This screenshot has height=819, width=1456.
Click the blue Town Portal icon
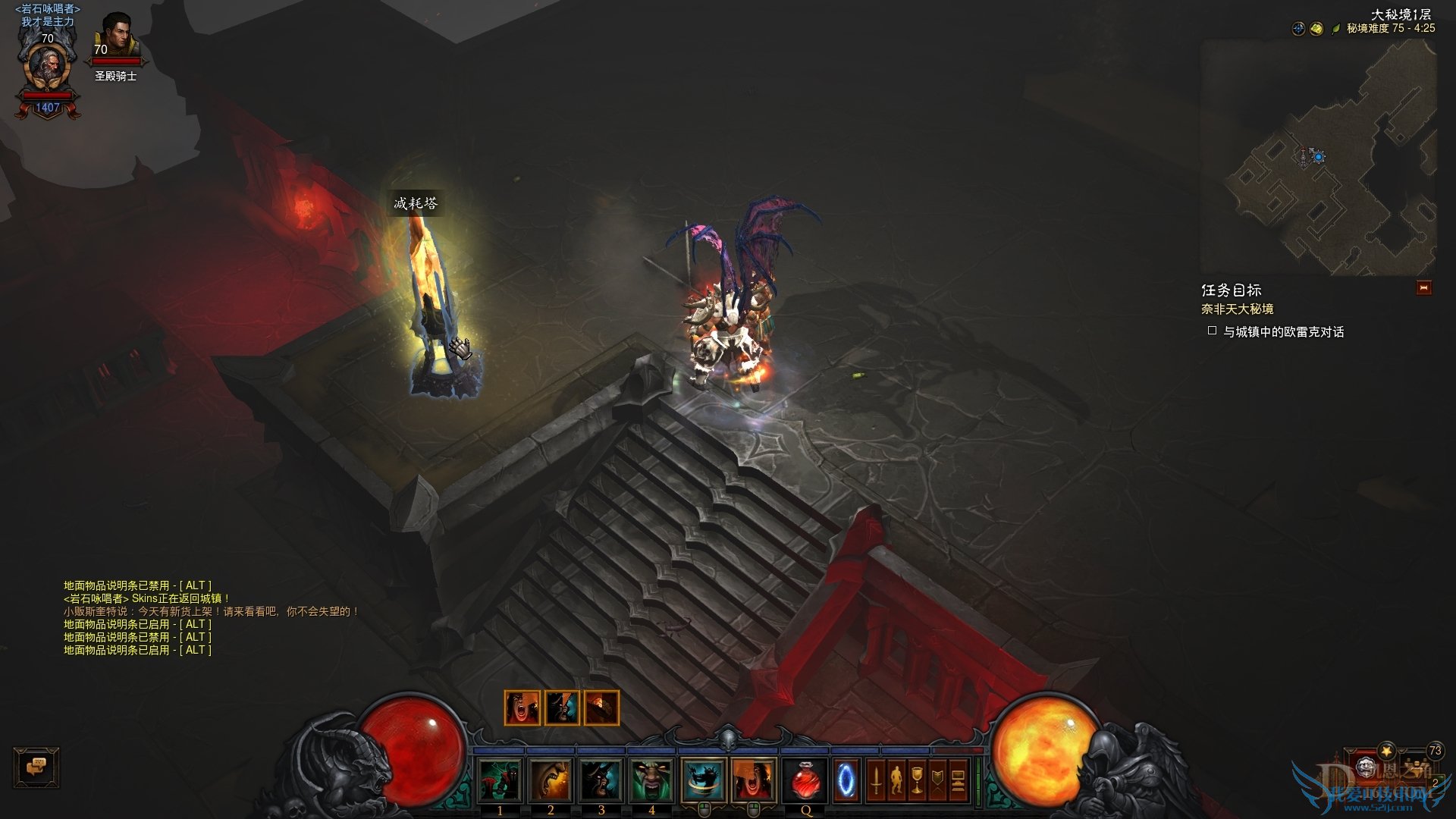tap(845, 779)
